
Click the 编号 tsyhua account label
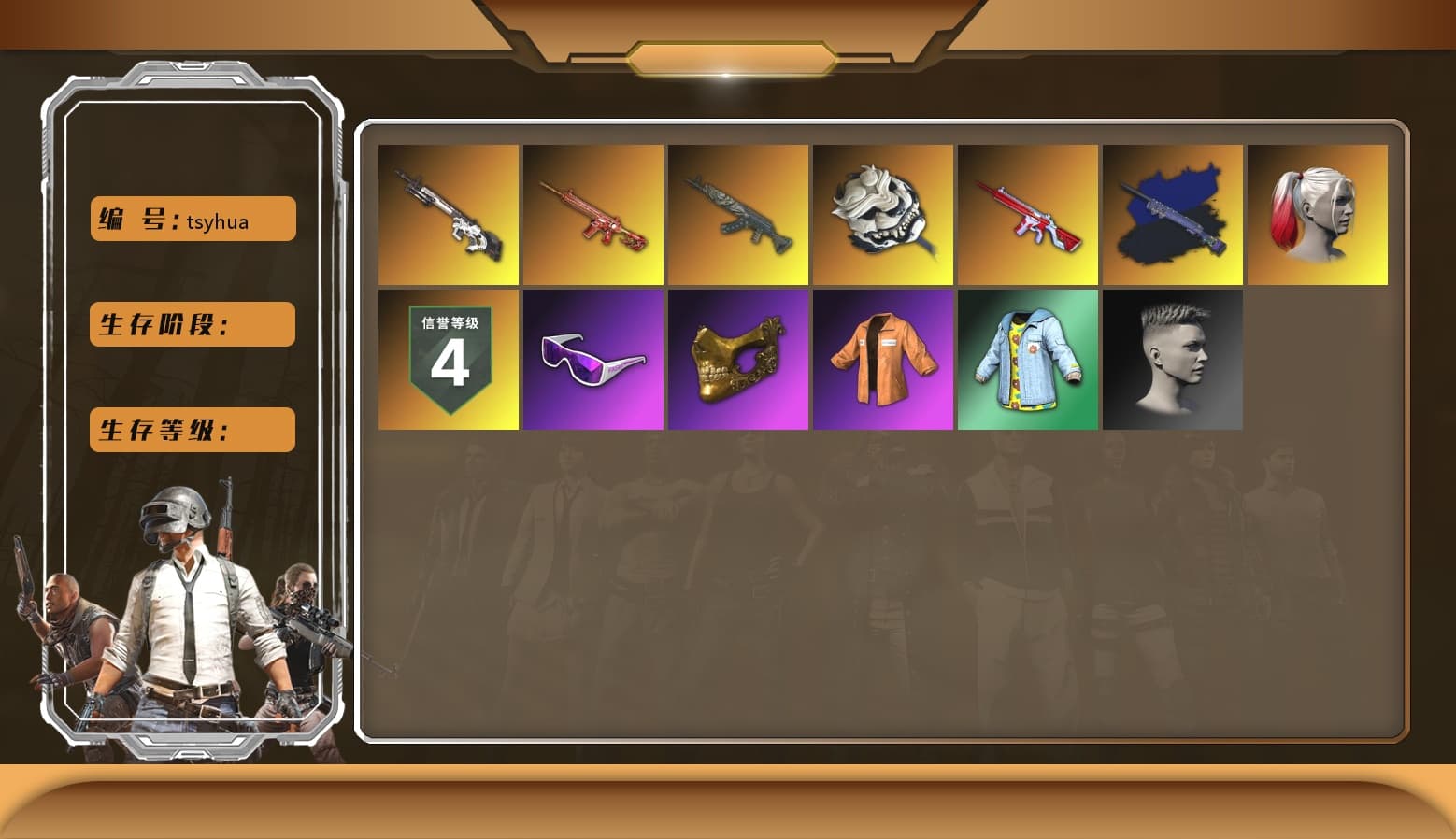192,219
